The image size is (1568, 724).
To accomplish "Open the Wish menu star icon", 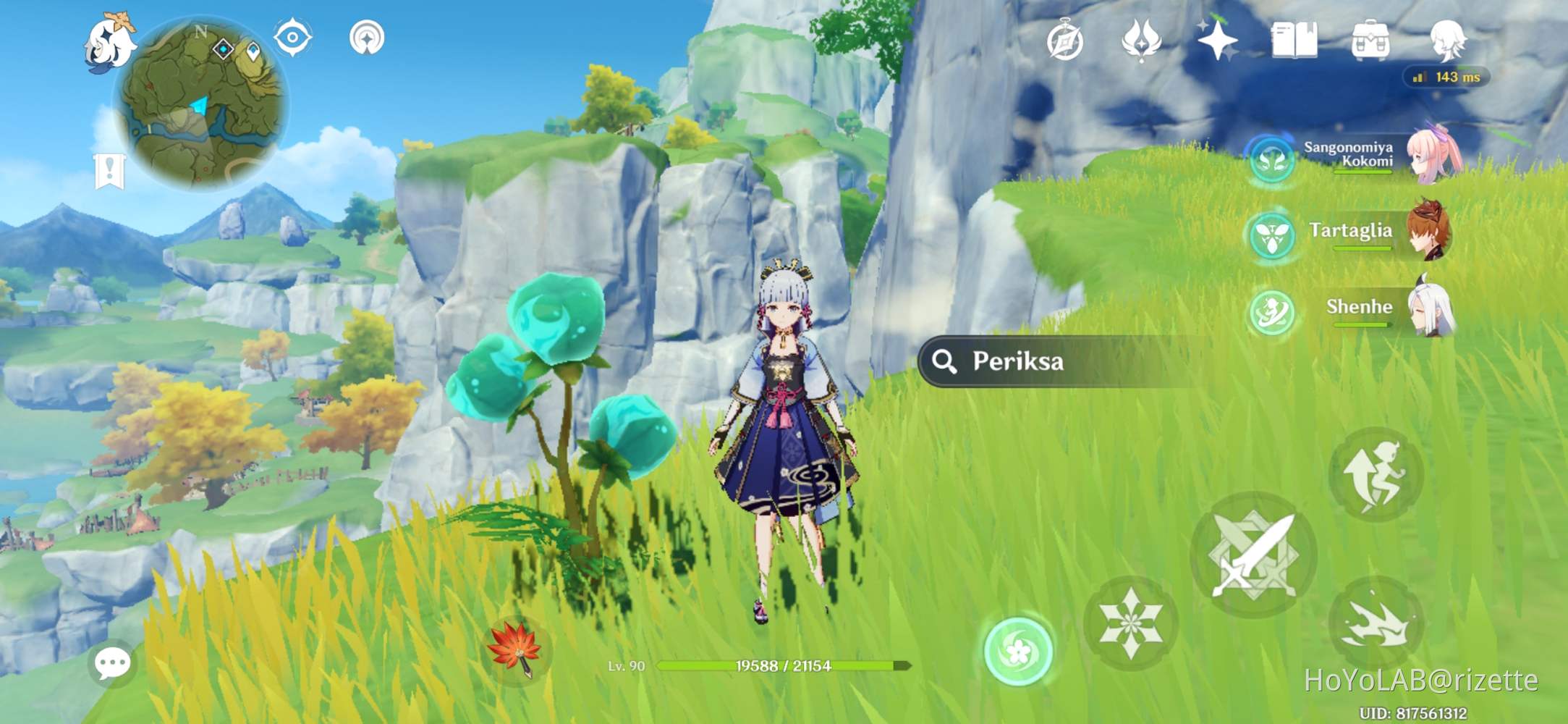I will (1219, 42).
